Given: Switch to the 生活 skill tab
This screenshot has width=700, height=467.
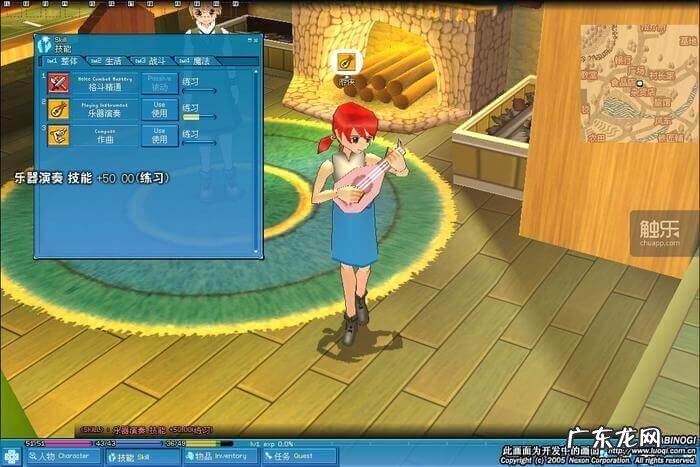Looking at the screenshot, I should pyautogui.click(x=108, y=61).
